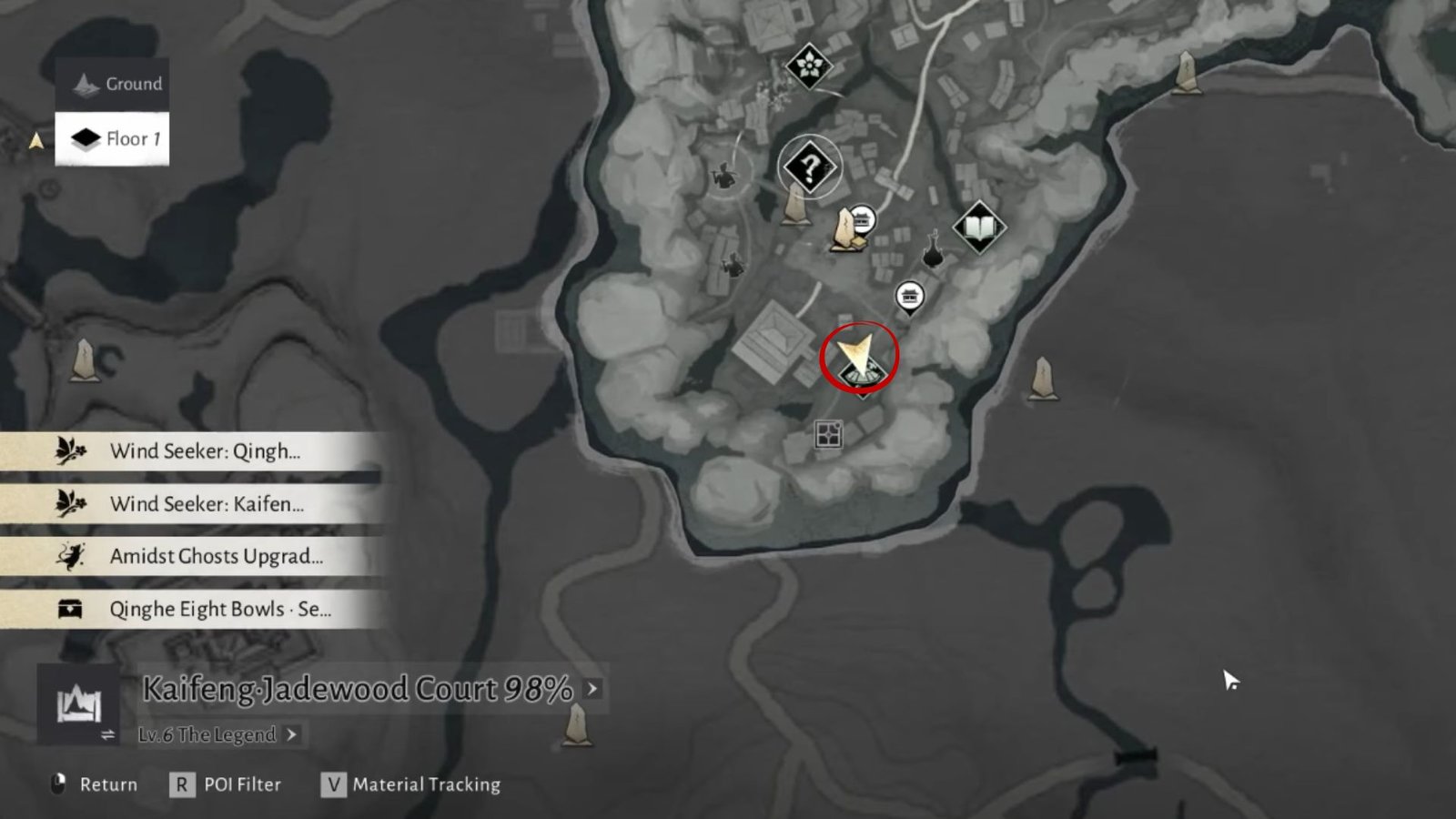Open the Qinghe Eight Bowls chest entry

(191, 610)
